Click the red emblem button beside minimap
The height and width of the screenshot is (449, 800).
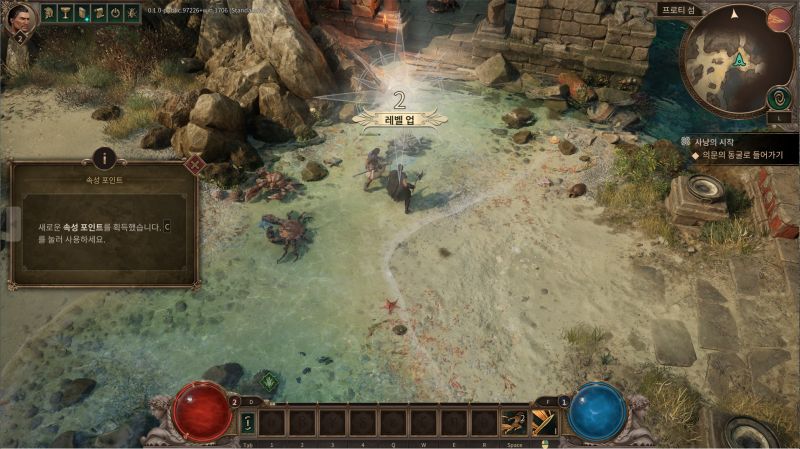click(778, 19)
